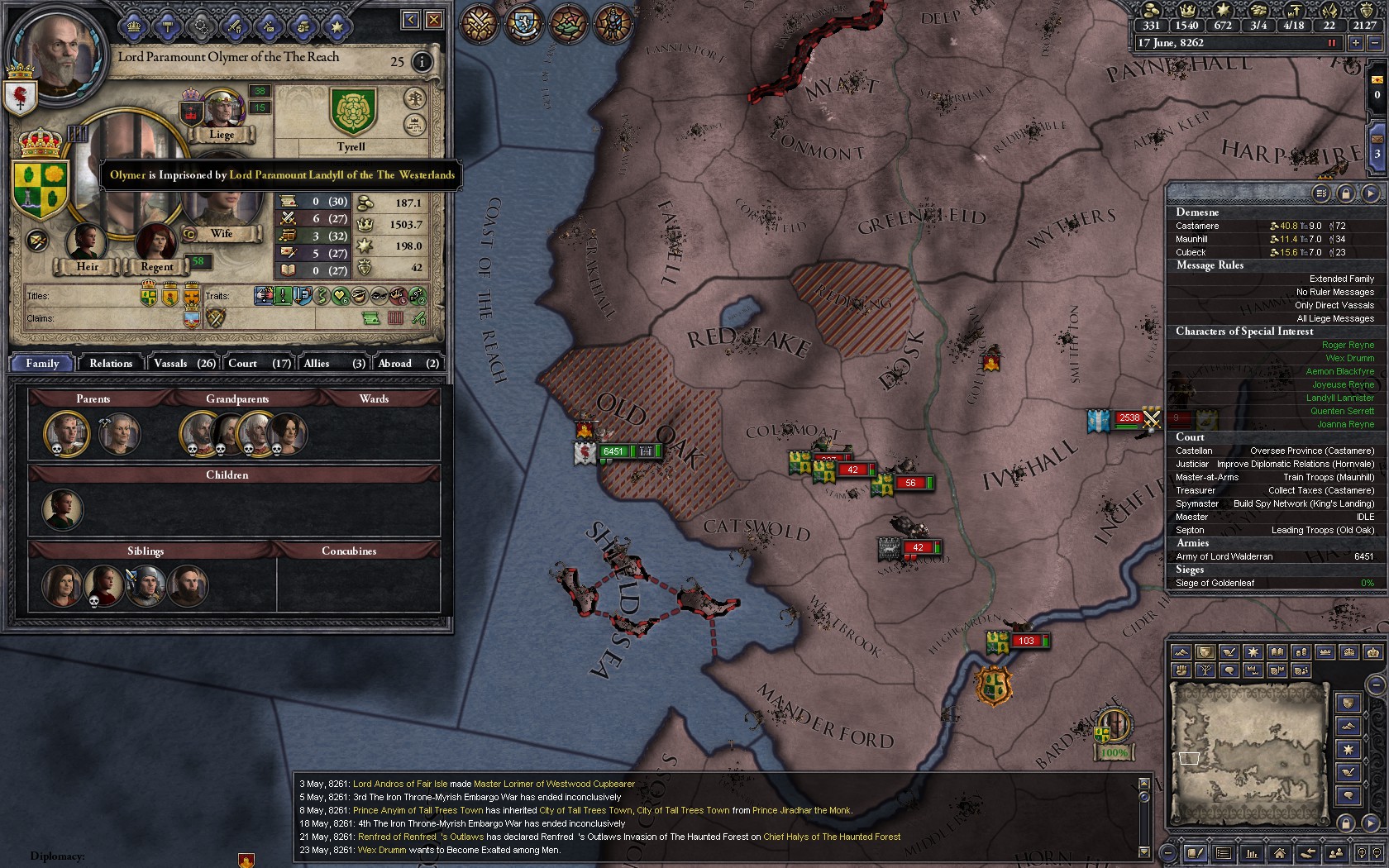Viewport: 1389px width, 868px height.
Task: Open Castamere demesne entry
Action: tap(1197, 226)
